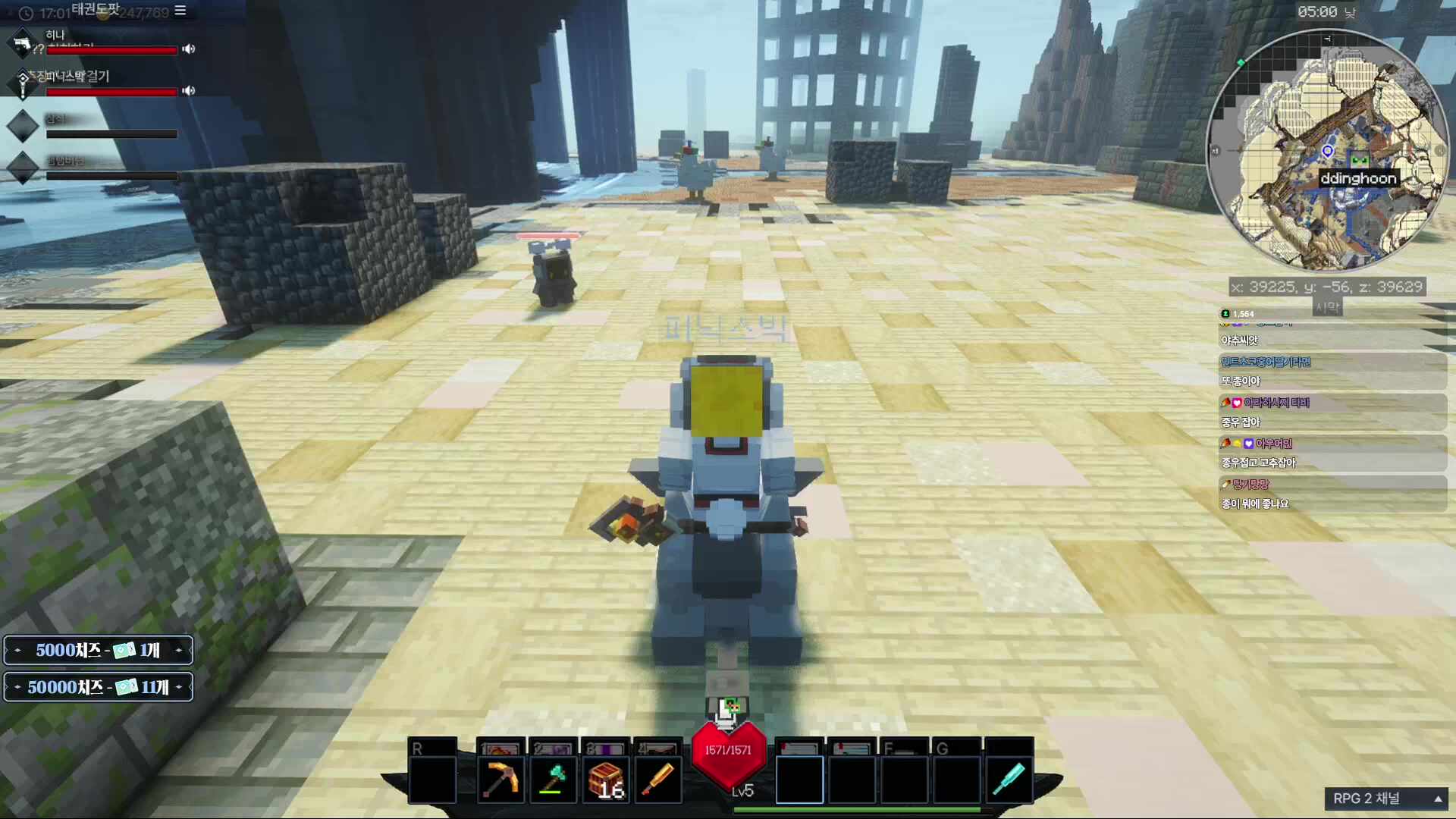
Task: Click the 5000치즈 donation reward banner
Action: click(99, 650)
